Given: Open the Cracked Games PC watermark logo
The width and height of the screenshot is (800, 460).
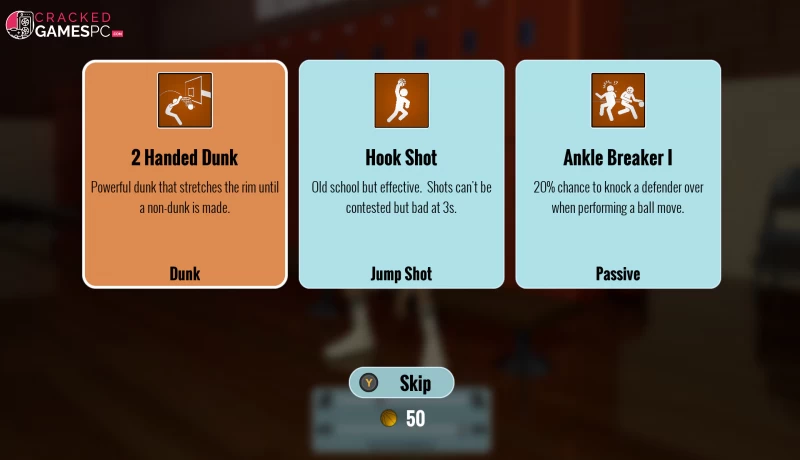Looking at the screenshot, I should coord(64,24).
